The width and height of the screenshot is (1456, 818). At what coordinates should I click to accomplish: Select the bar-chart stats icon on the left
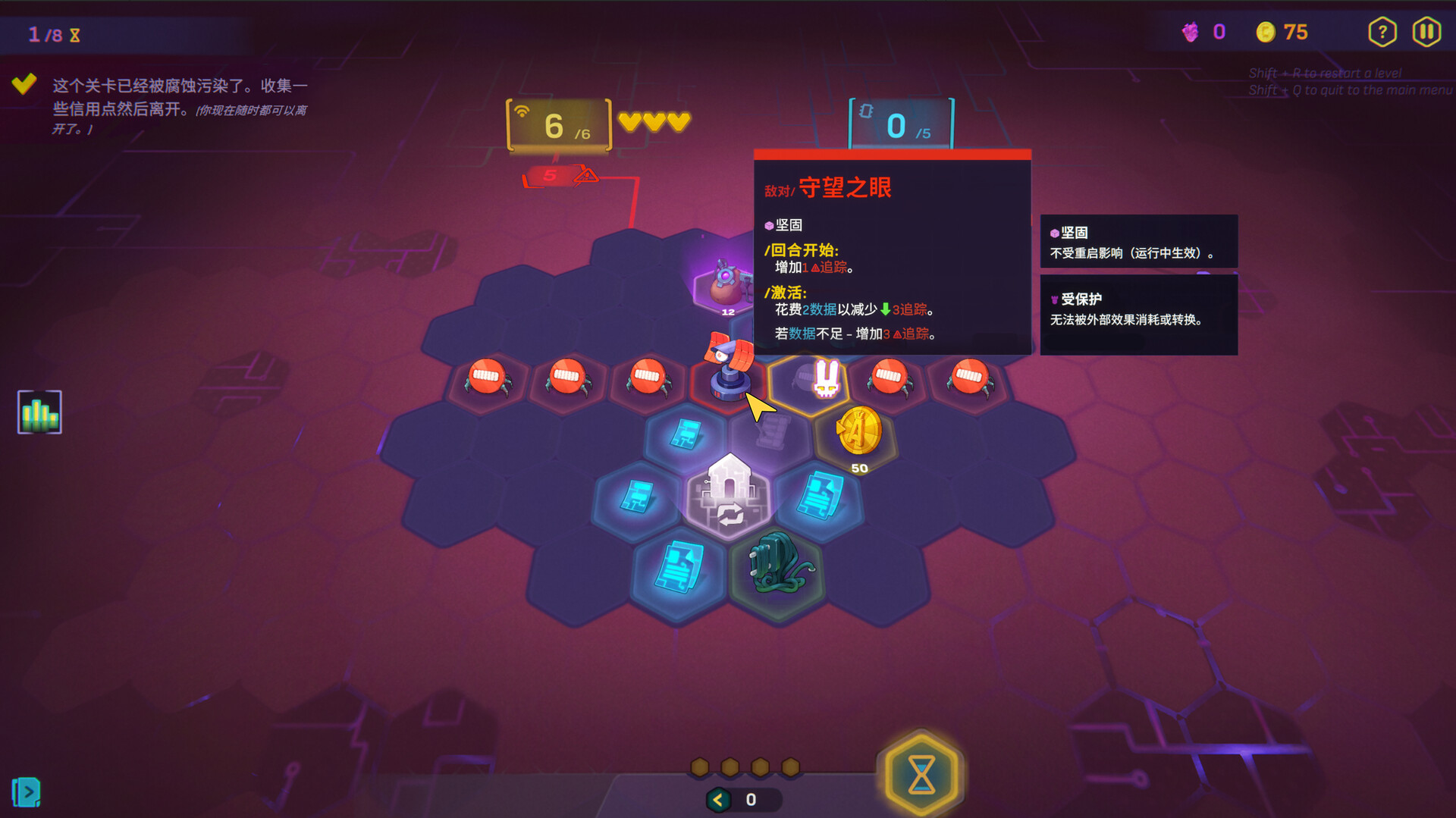pos(38,412)
